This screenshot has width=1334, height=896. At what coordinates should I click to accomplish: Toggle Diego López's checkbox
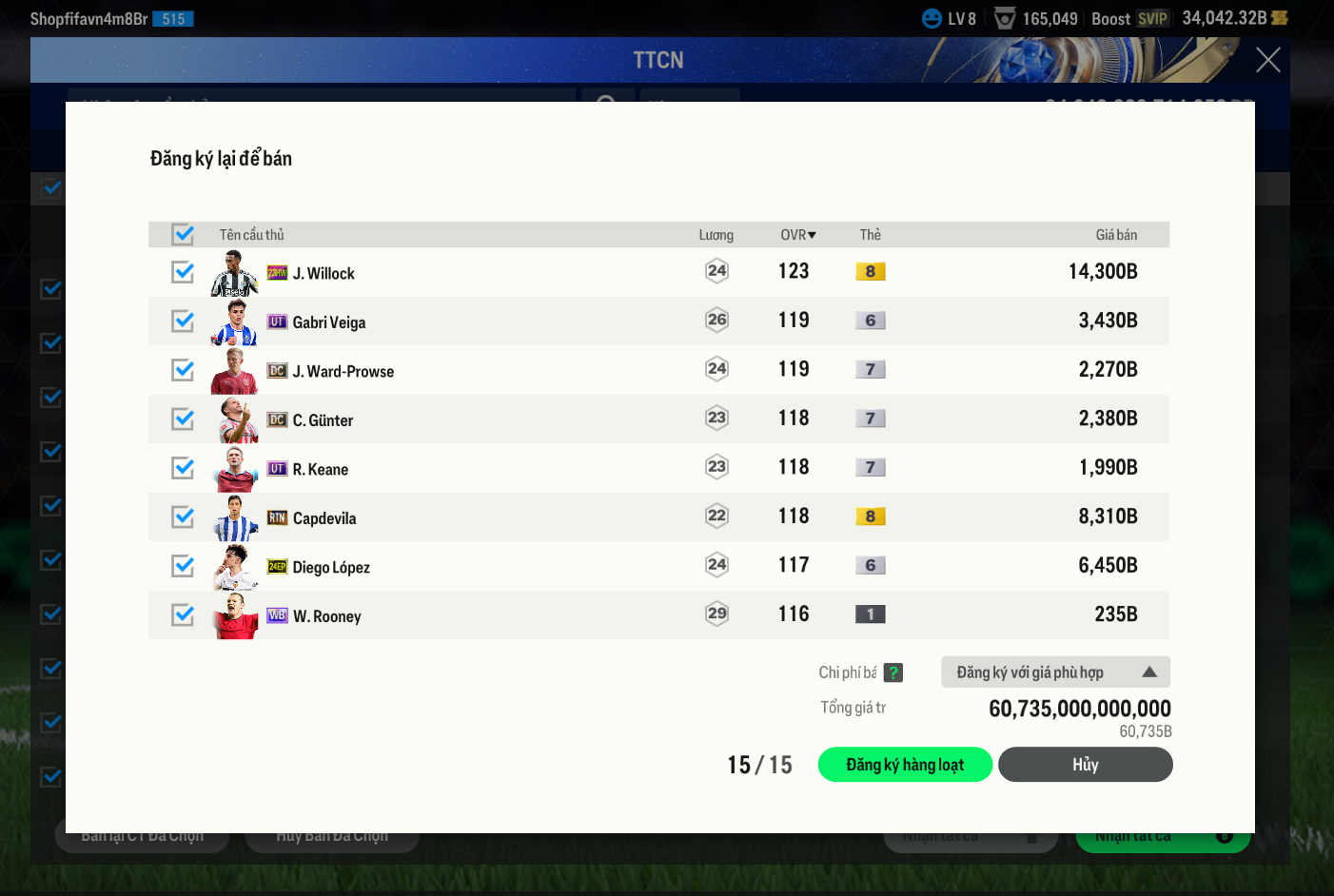tap(183, 566)
